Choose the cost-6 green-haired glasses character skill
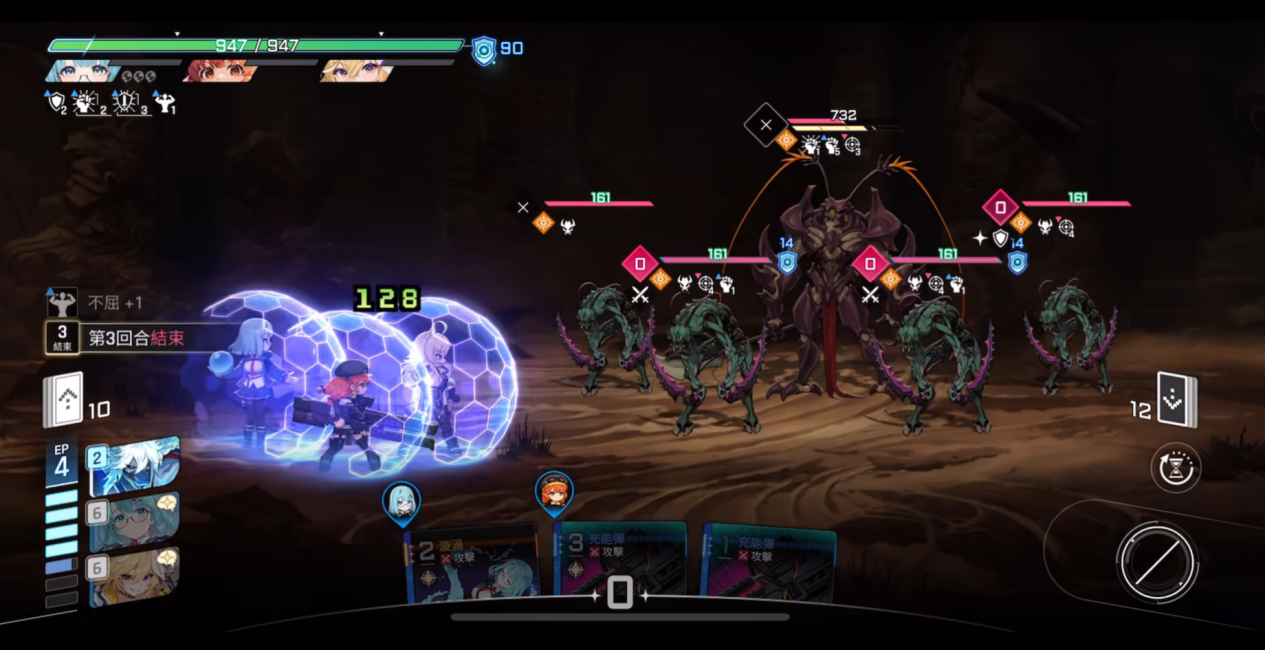The width and height of the screenshot is (1265, 650). pyautogui.click(x=134, y=523)
